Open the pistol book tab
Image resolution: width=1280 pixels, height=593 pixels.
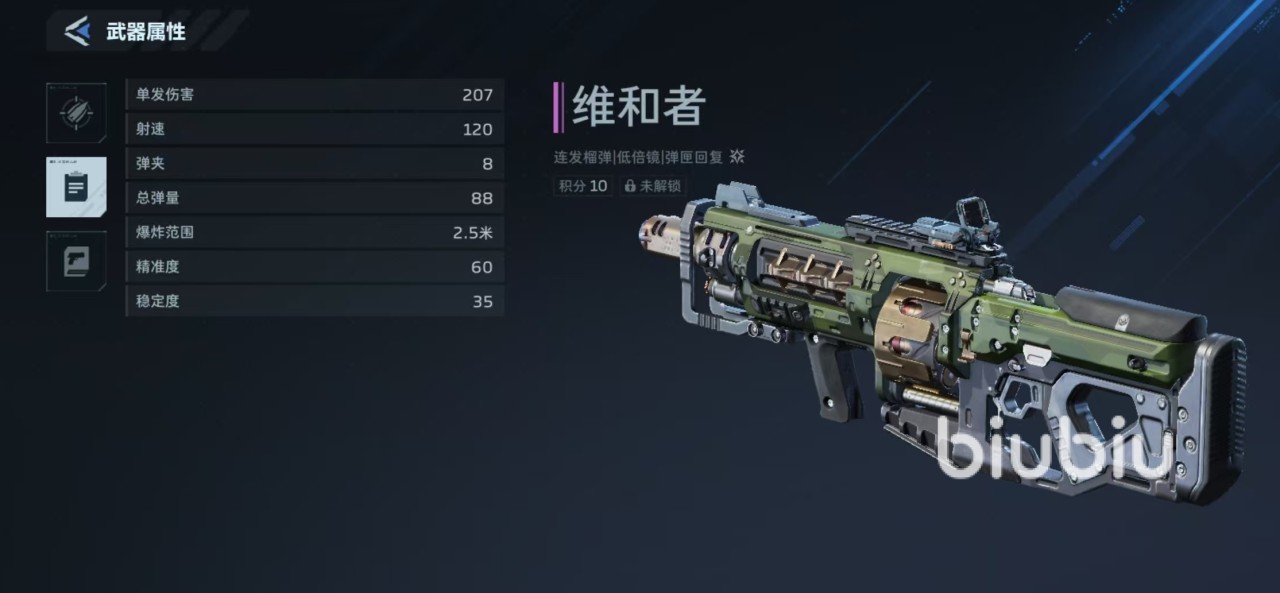[x=76, y=261]
